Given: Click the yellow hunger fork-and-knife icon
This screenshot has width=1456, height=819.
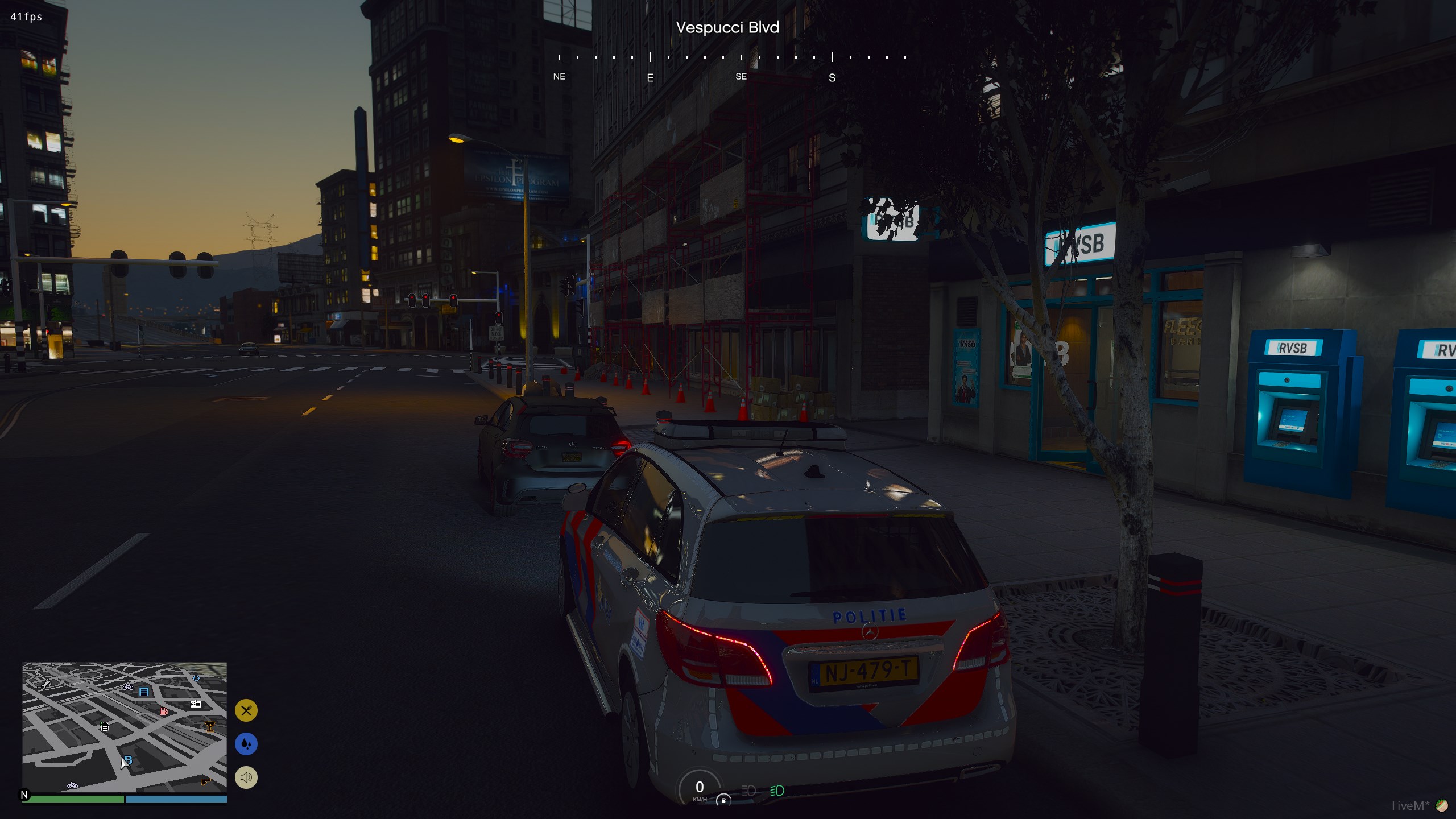Looking at the screenshot, I should click(x=246, y=710).
